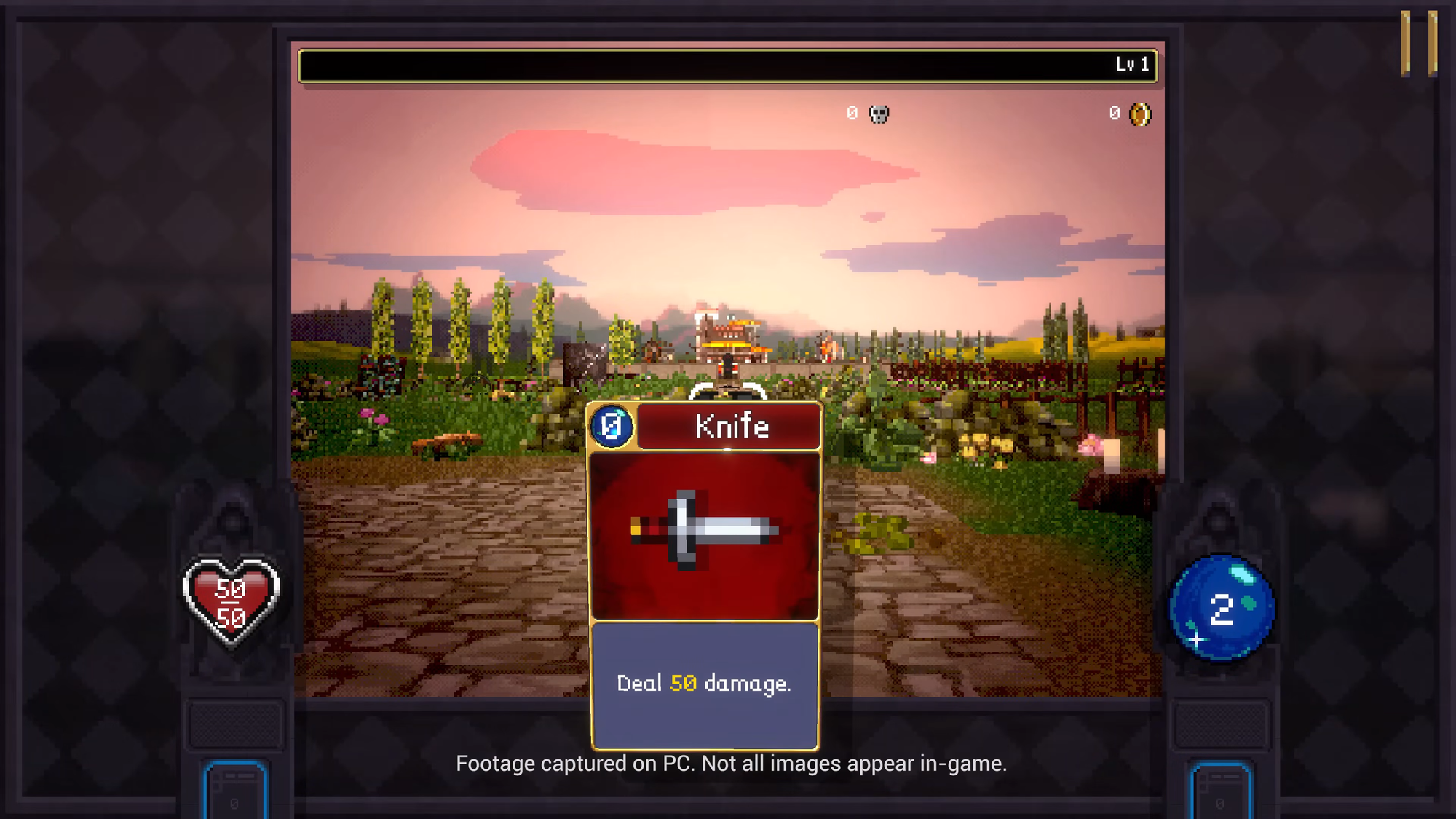Click the skull kill-counter icon
This screenshot has height=819, width=1456.
tap(878, 114)
